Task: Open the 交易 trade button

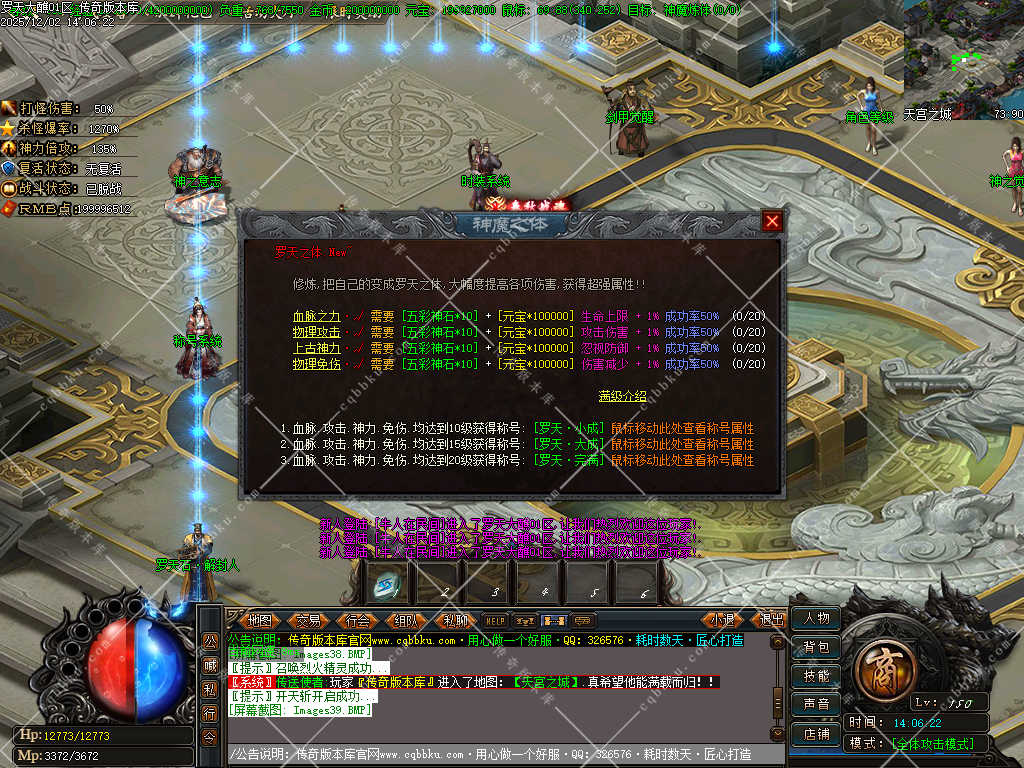Action: (308, 620)
